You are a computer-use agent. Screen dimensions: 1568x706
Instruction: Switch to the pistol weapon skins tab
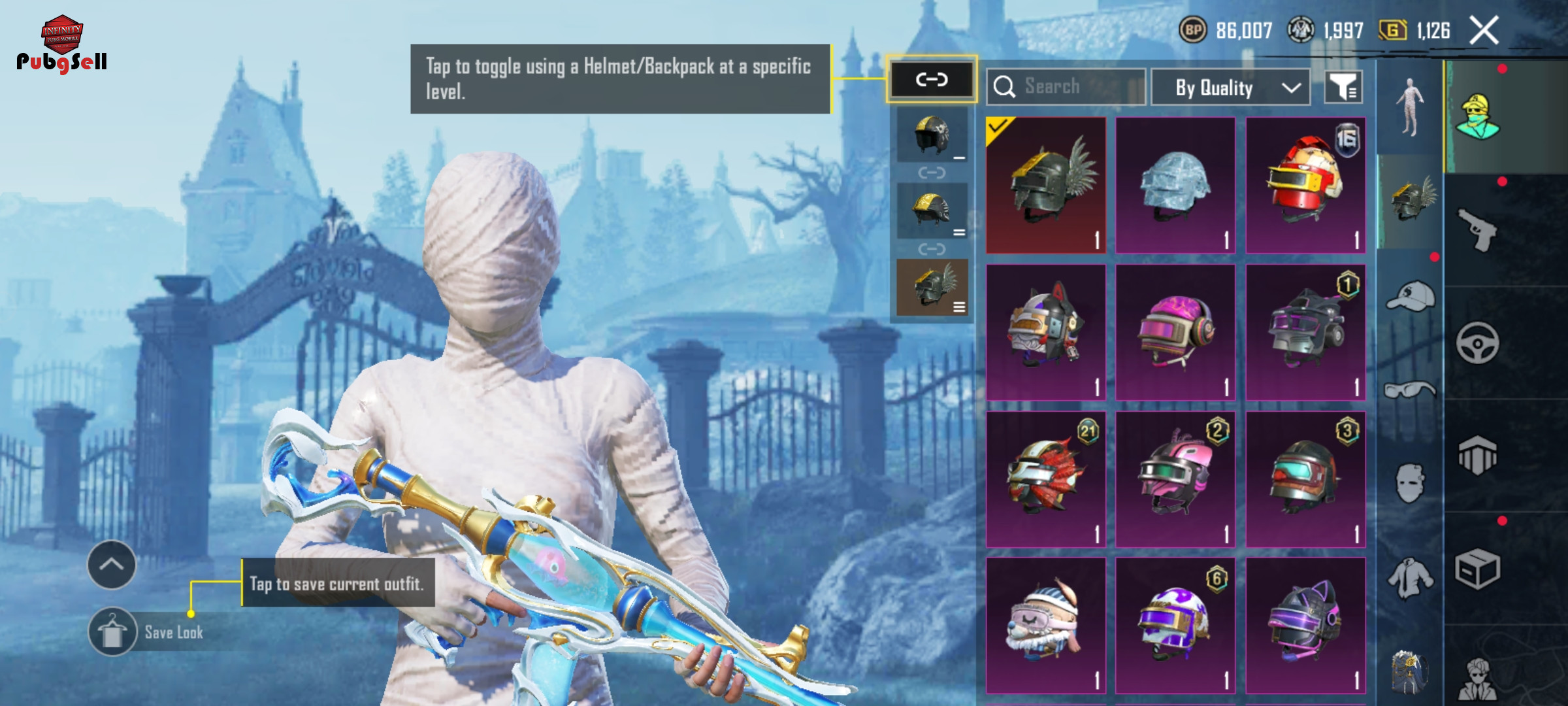point(1478,229)
